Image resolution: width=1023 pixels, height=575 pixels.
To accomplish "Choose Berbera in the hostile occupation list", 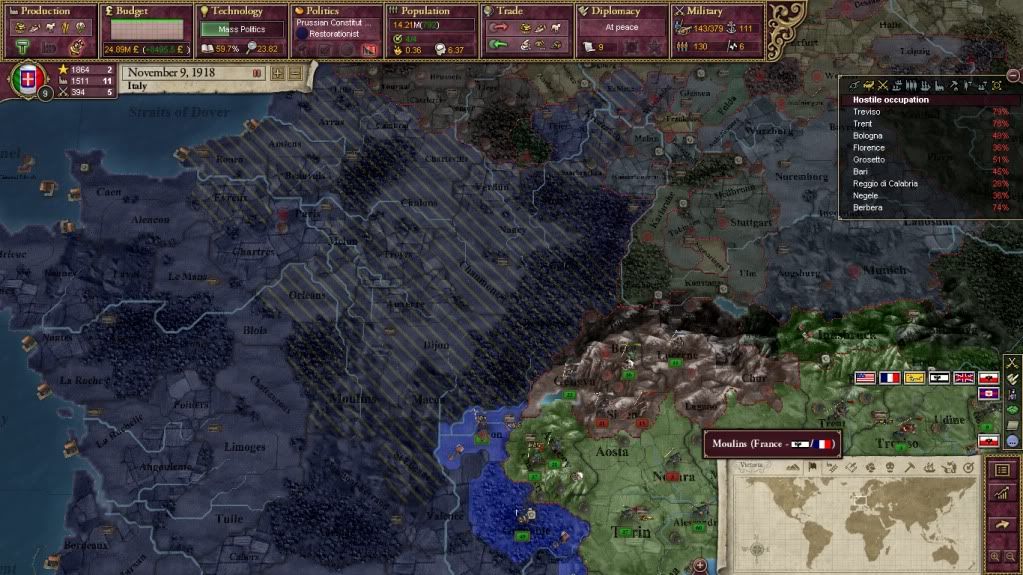I will point(868,208).
